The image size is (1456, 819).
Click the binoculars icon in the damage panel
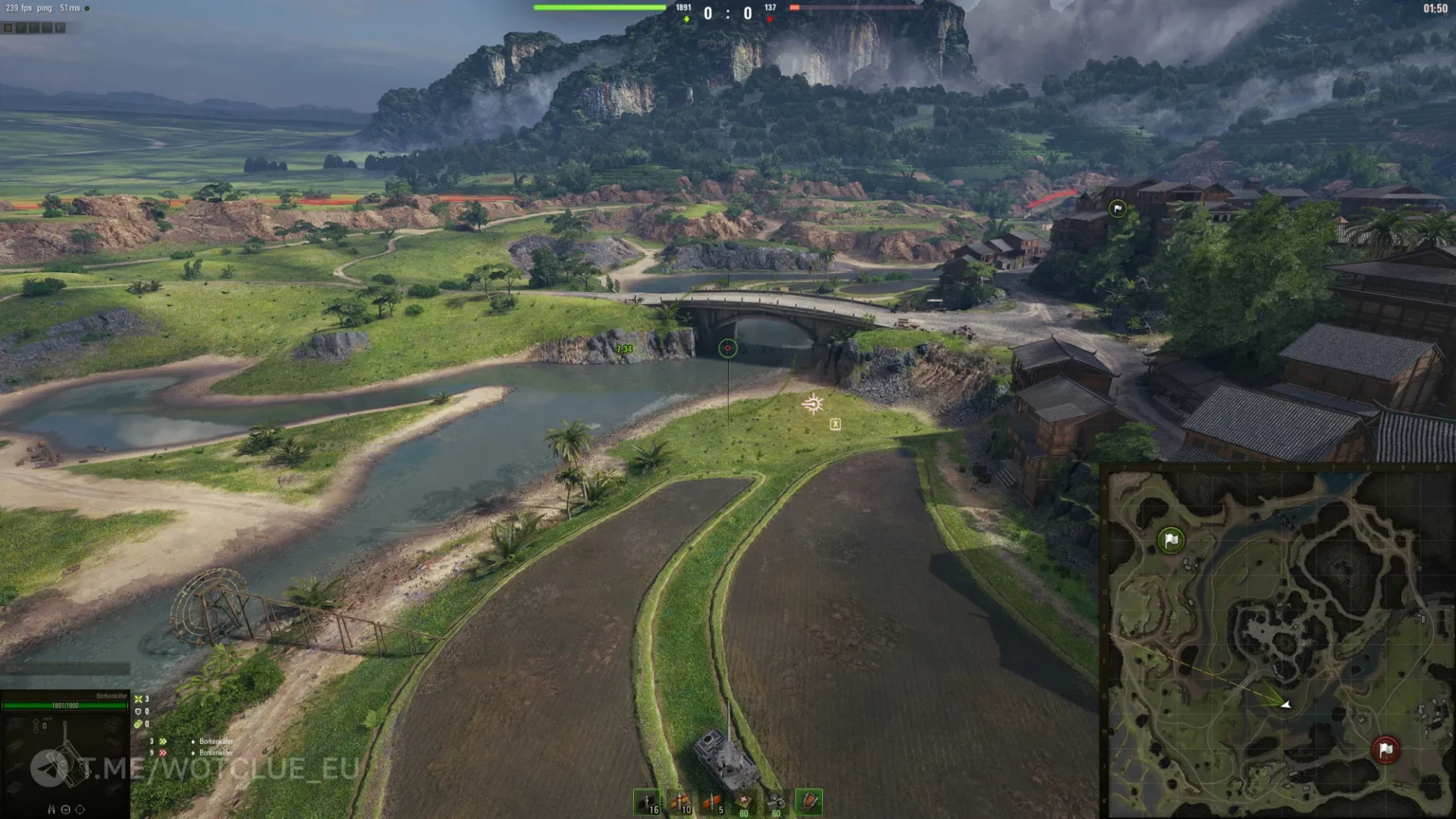[52, 809]
